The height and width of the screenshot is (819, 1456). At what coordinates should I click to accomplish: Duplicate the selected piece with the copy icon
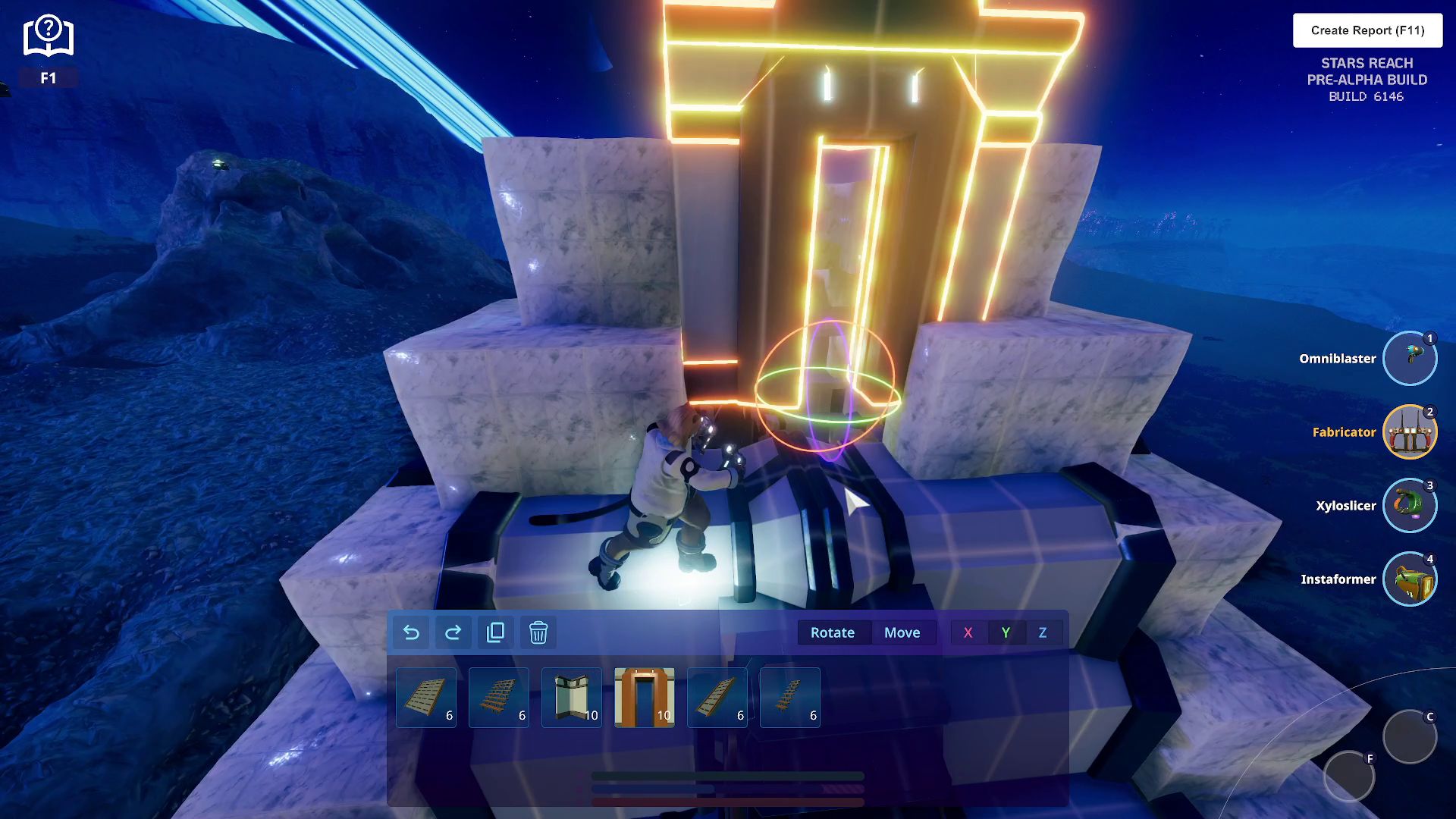tap(496, 632)
